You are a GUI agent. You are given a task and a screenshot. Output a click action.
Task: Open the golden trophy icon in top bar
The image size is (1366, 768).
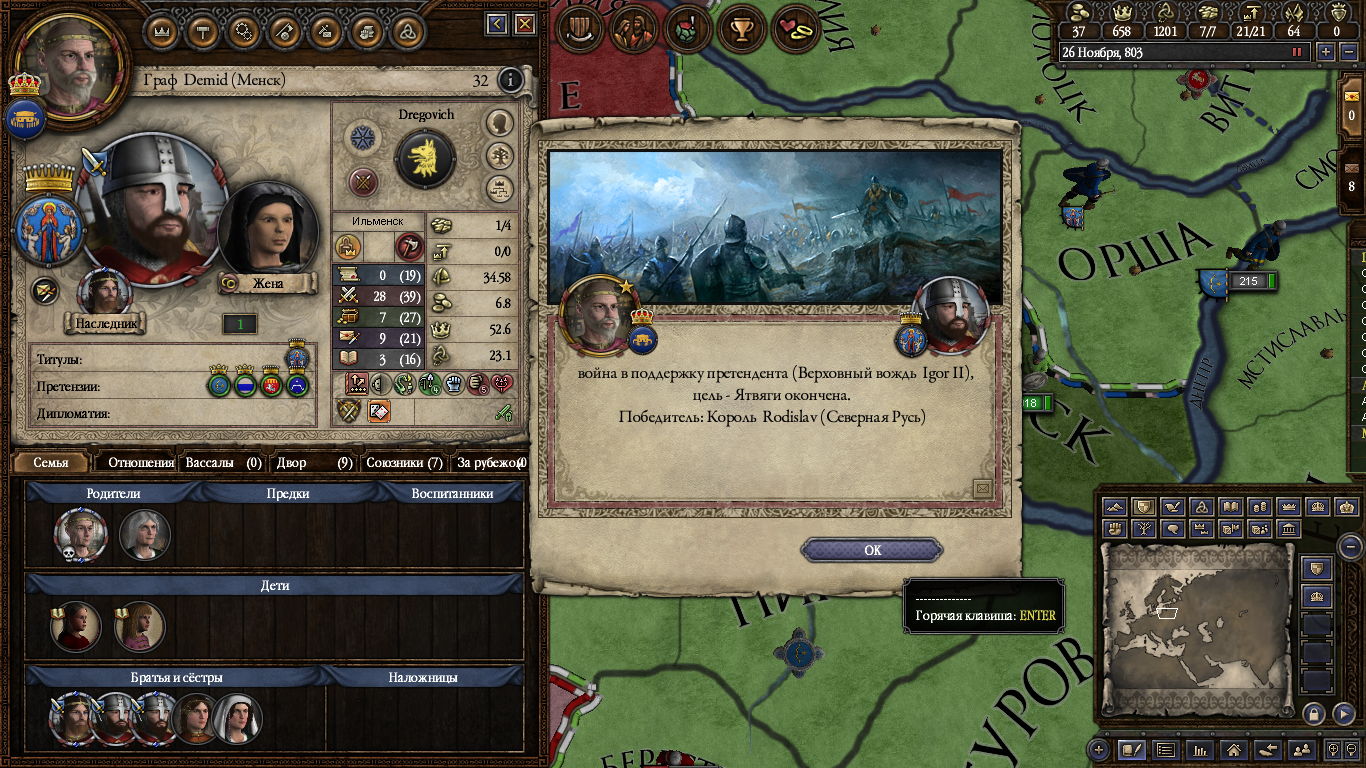click(x=742, y=30)
